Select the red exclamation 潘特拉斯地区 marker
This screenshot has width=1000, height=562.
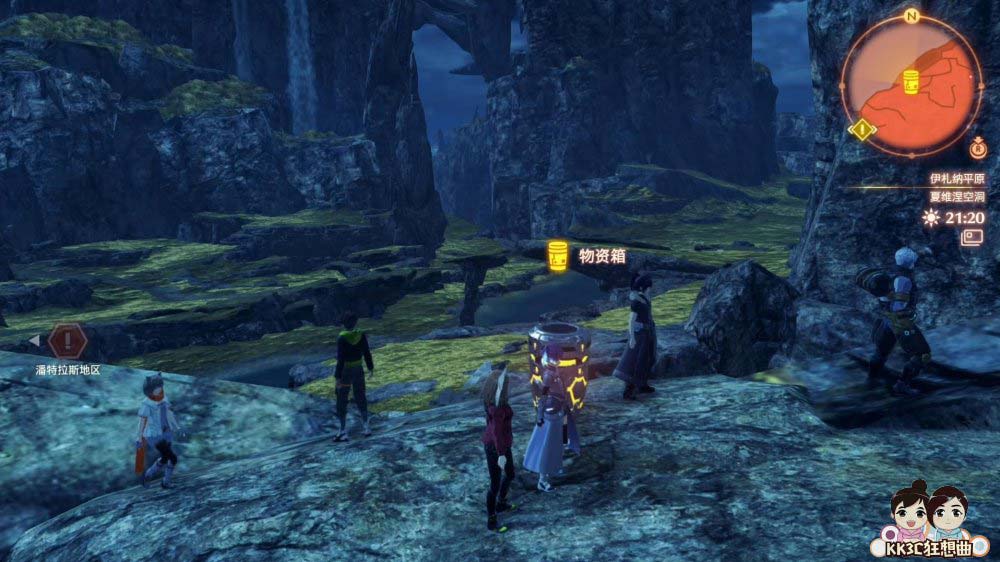coord(67,341)
